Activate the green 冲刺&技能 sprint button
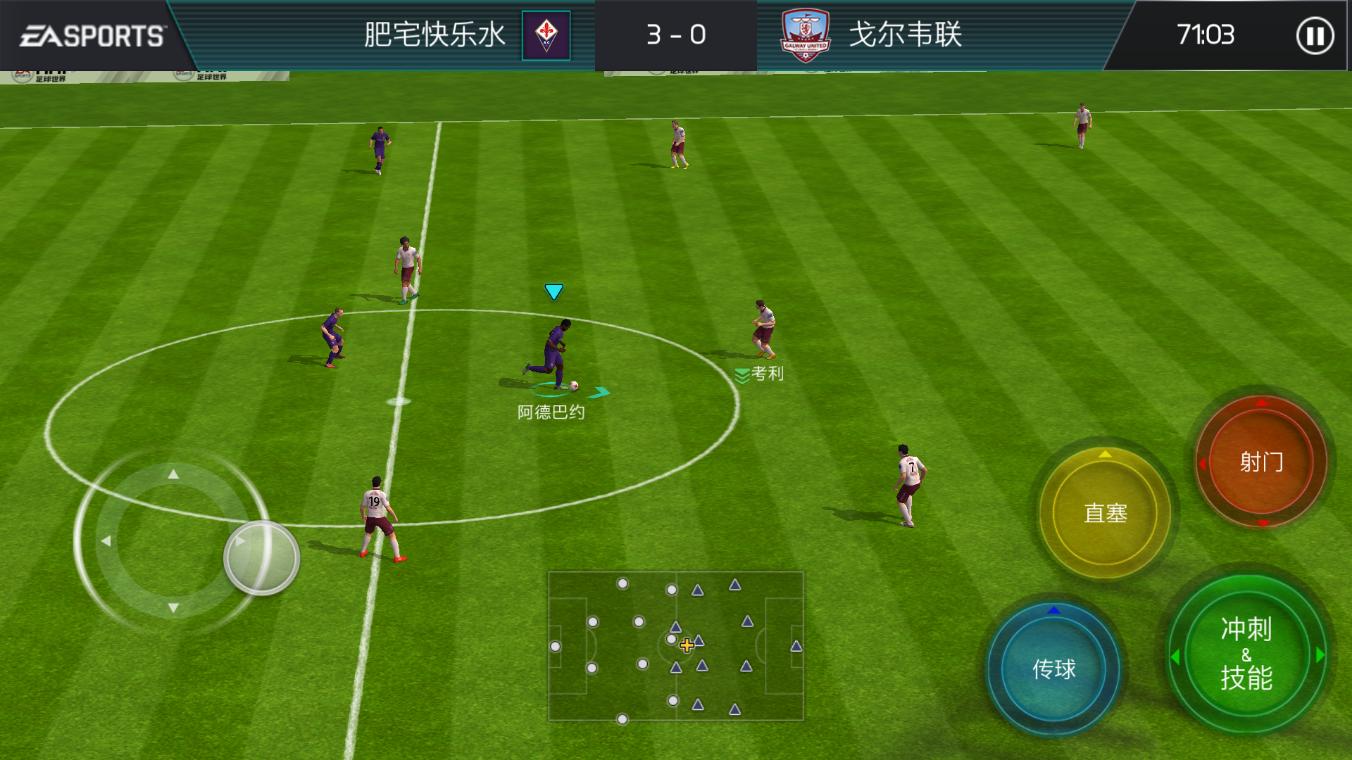1352x760 pixels. pyautogui.click(x=1247, y=654)
